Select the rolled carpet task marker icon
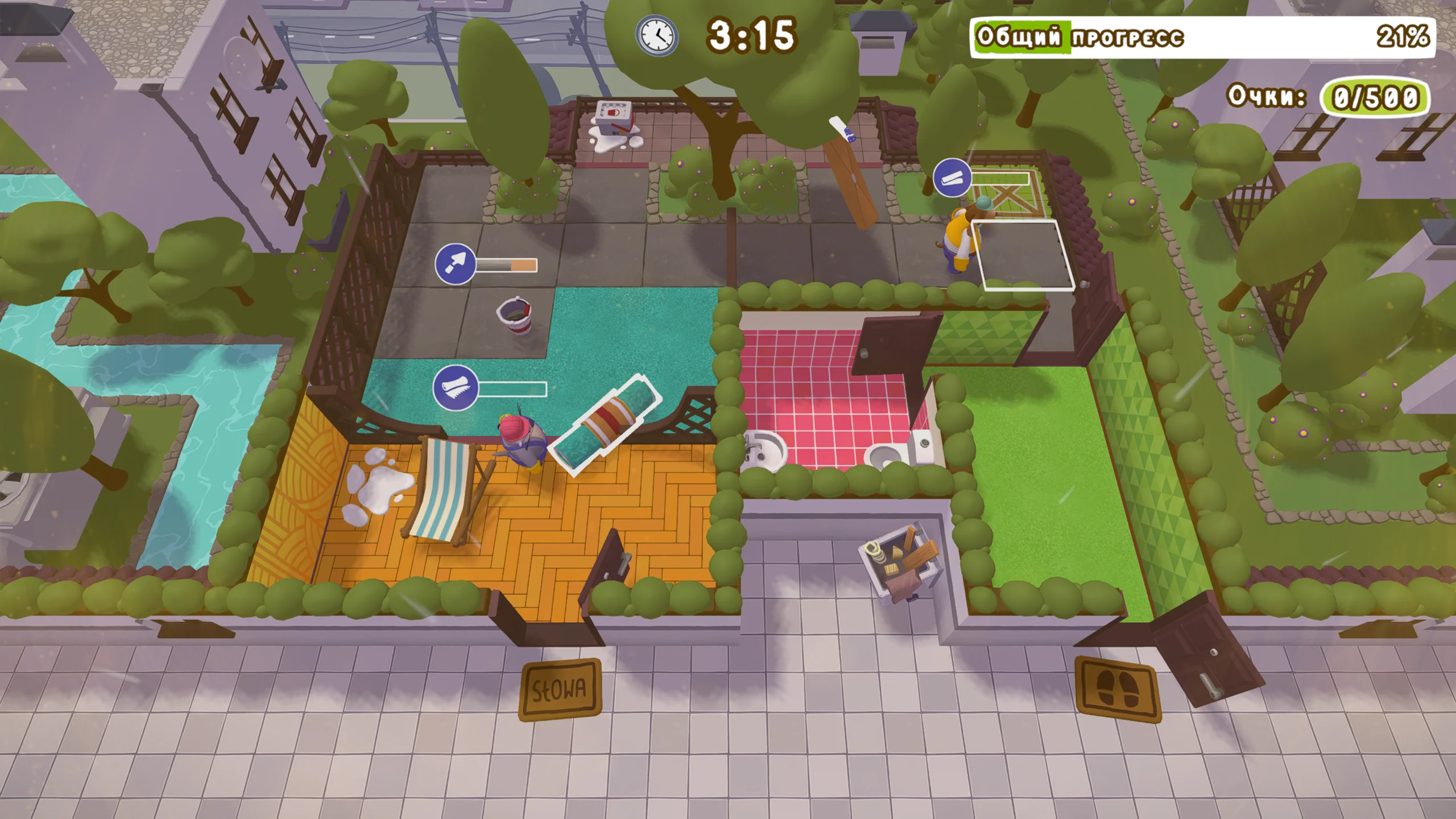The width and height of the screenshot is (1456, 819). (x=455, y=388)
